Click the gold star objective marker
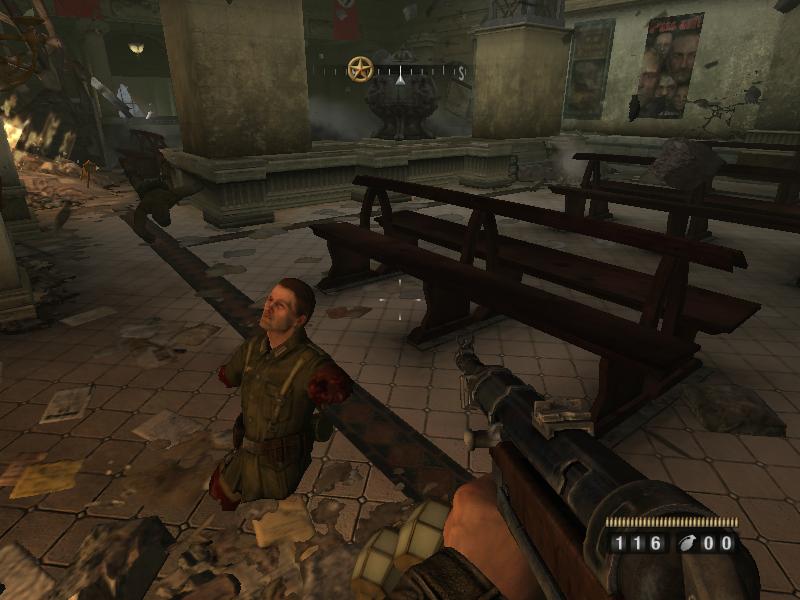 360,69
